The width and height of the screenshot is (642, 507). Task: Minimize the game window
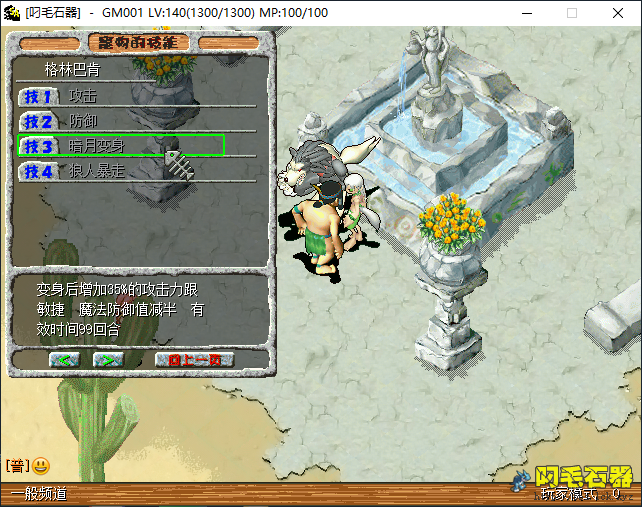point(527,13)
